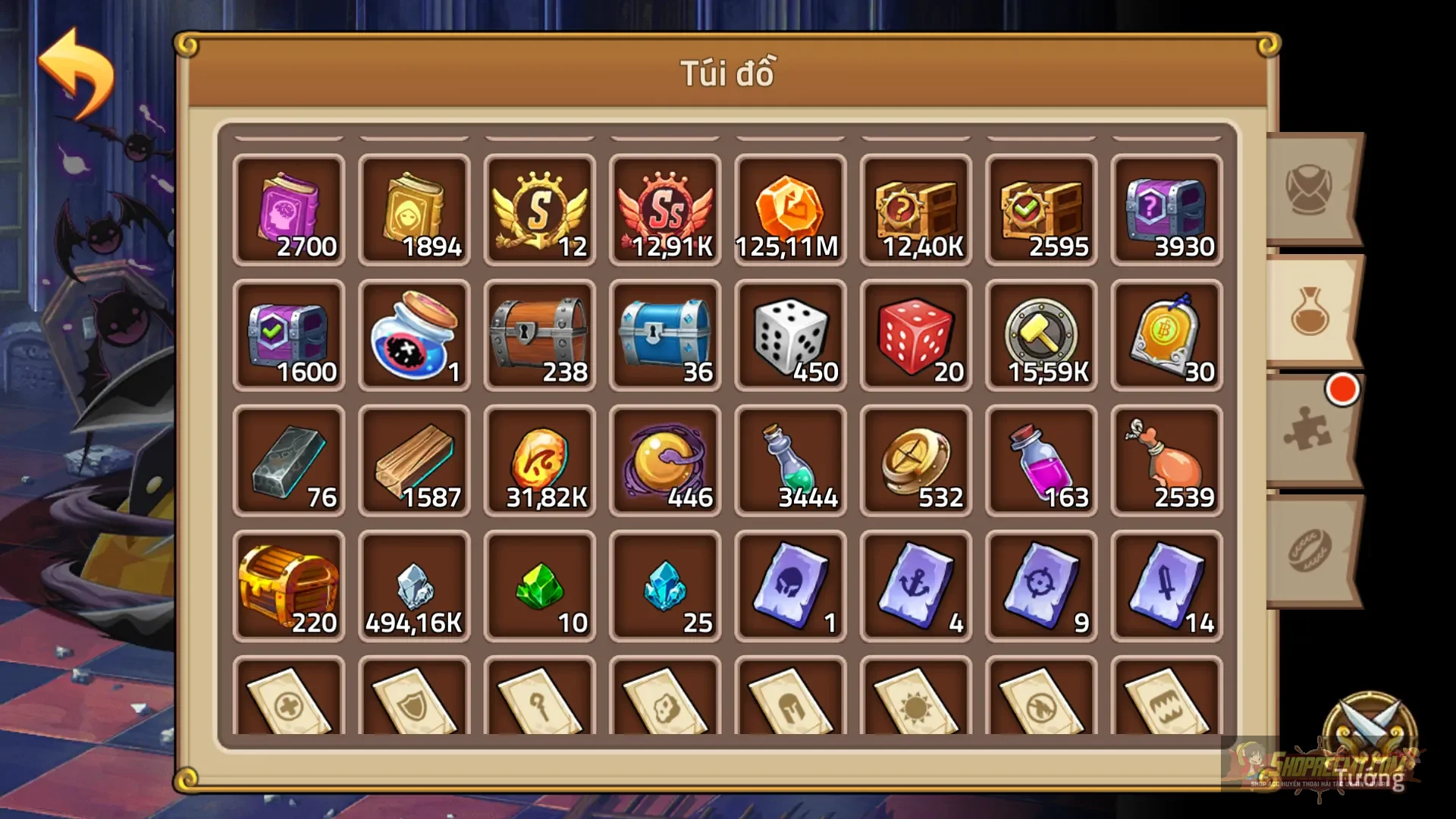Viewport: 1456px width, 819px height.
Task: Select the green gem item showing 10
Action: click(x=540, y=584)
